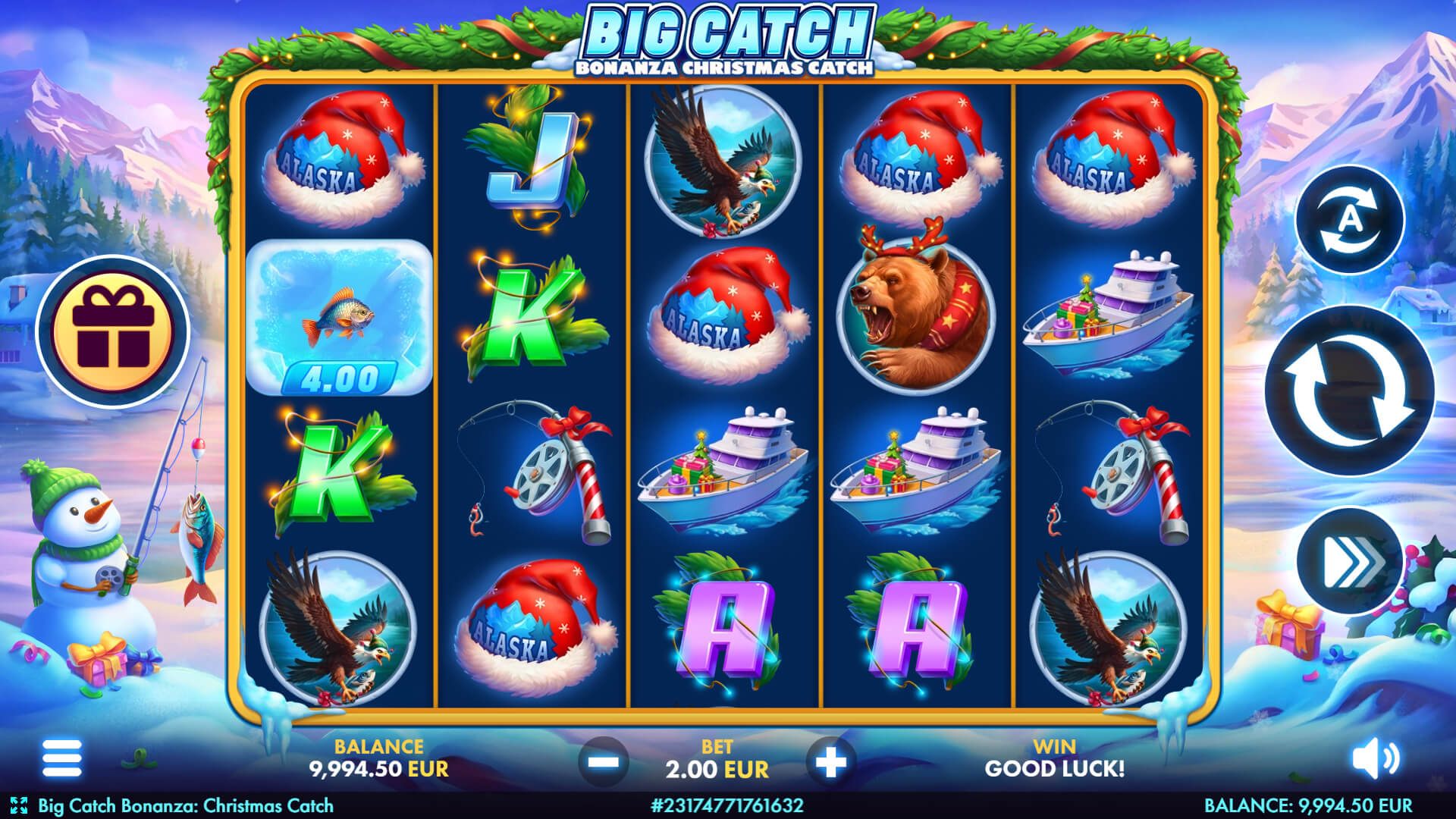The image size is (1456, 819).
Task: Toggle fullscreen with the expand icon
Action: [x=18, y=806]
